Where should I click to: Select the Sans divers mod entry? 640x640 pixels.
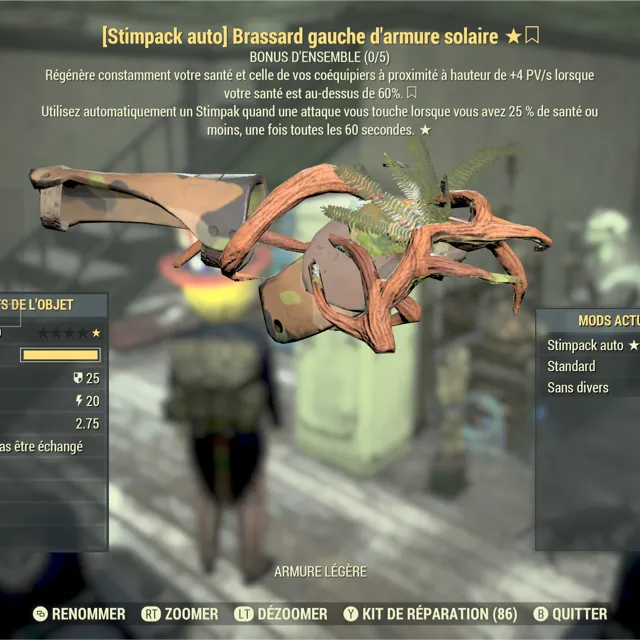[x=578, y=387]
